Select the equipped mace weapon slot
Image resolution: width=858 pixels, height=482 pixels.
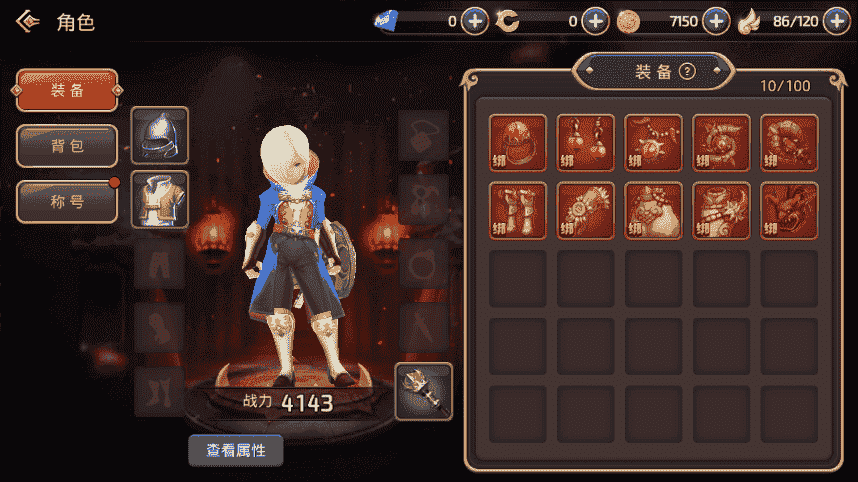(424, 391)
